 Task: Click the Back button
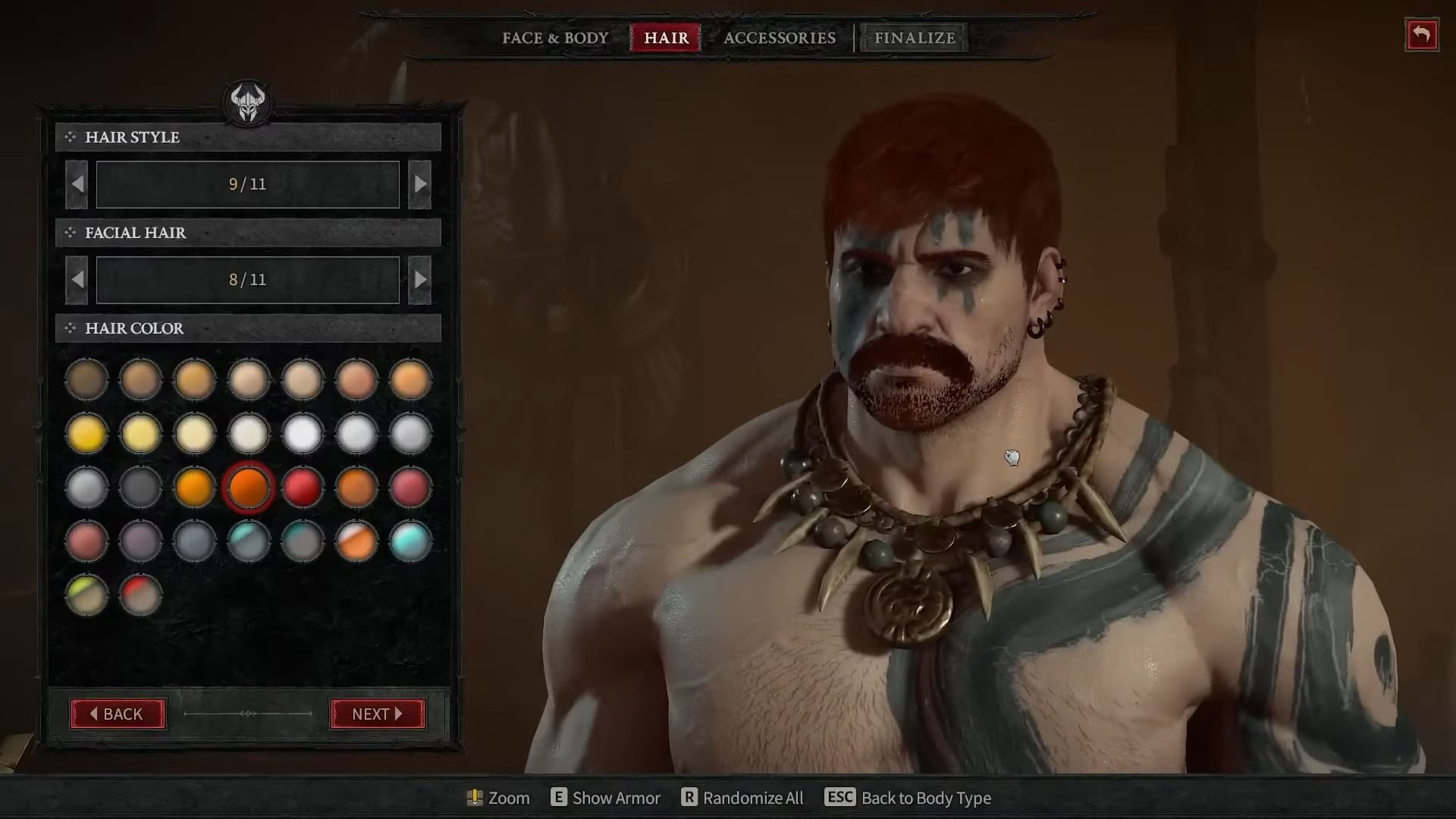(118, 714)
